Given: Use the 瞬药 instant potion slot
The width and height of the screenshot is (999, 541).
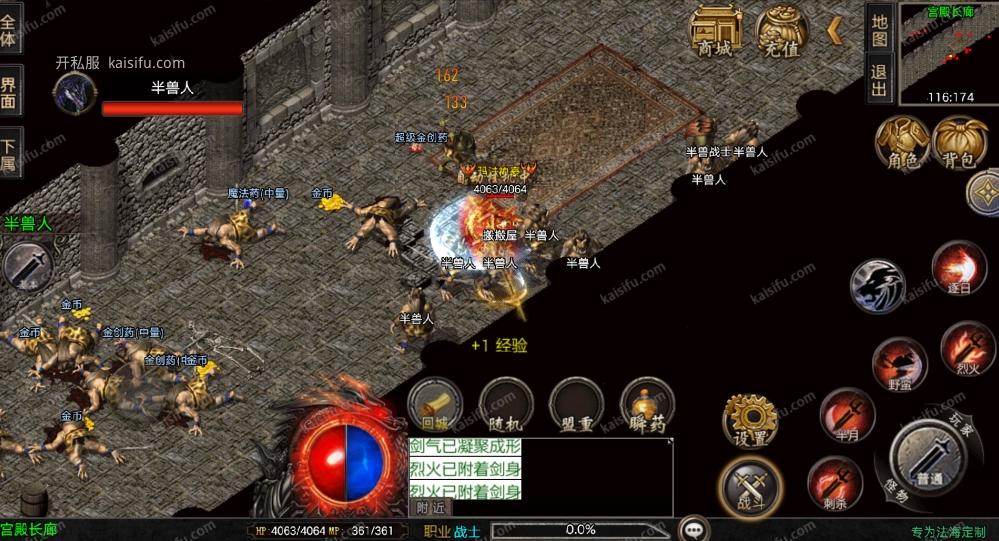Looking at the screenshot, I should (647, 405).
